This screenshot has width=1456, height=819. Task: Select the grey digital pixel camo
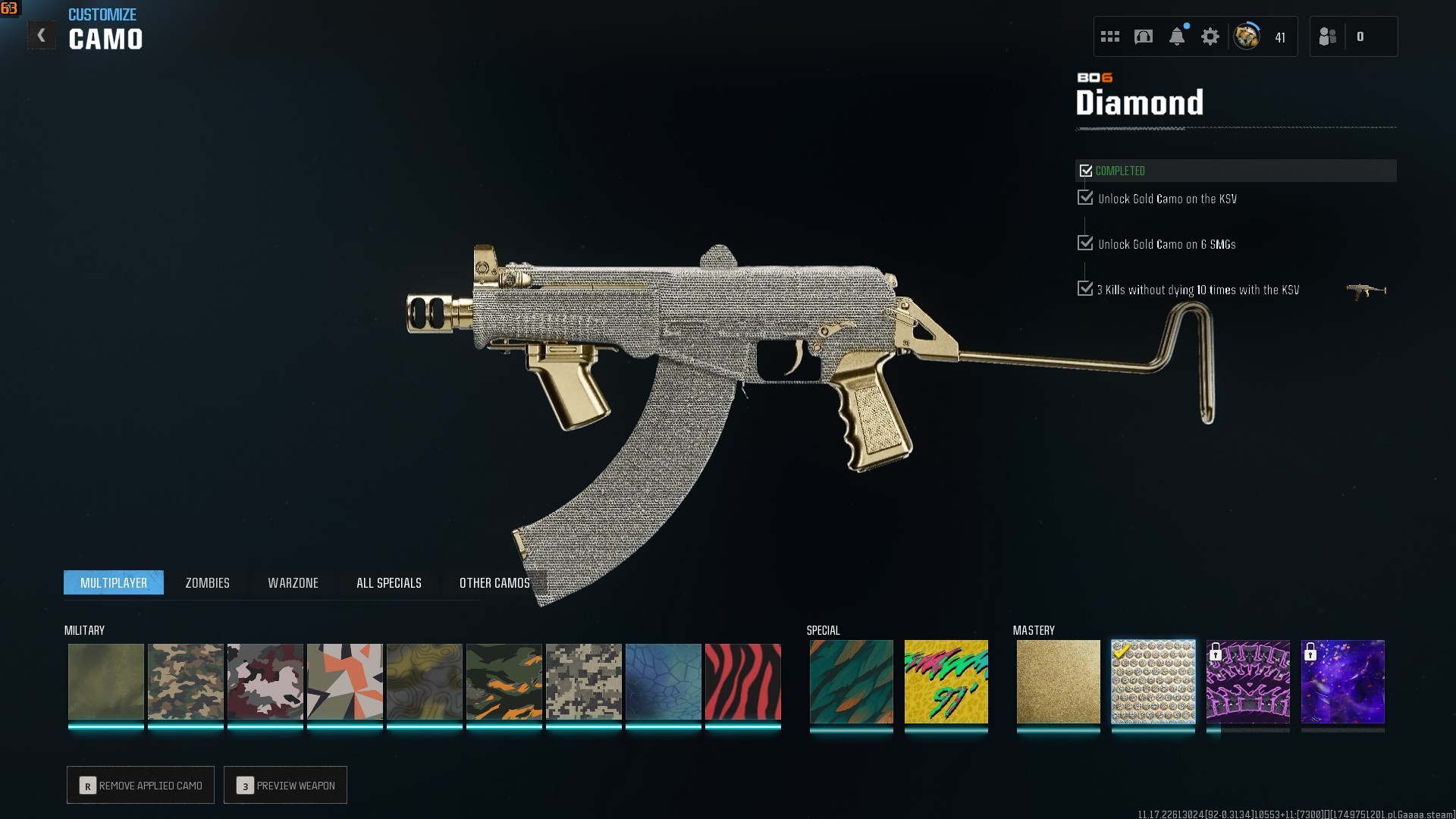click(583, 682)
